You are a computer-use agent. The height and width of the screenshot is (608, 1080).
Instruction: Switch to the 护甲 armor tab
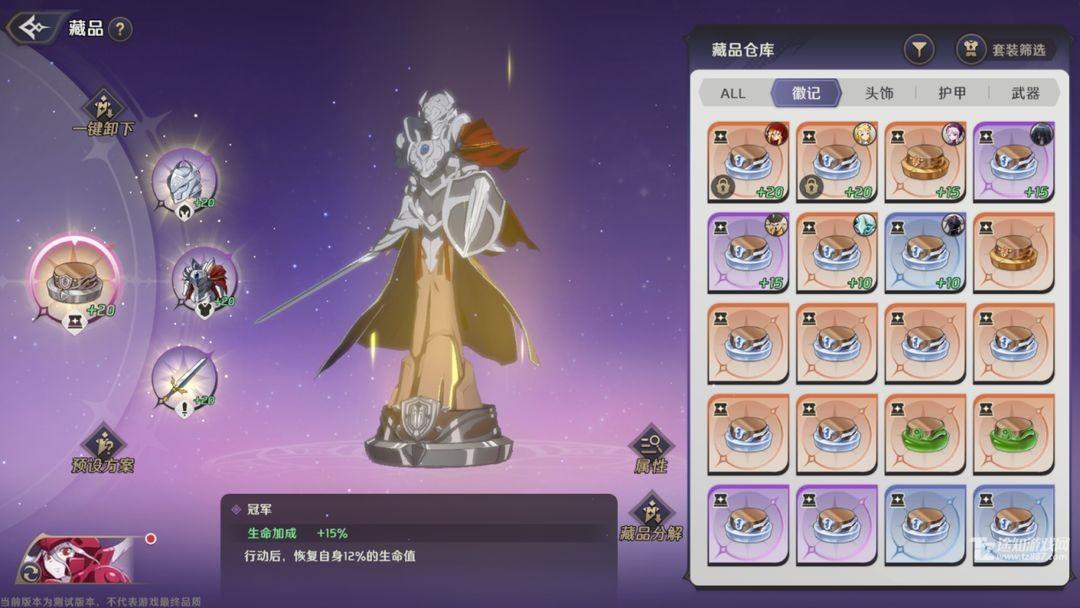(x=952, y=93)
